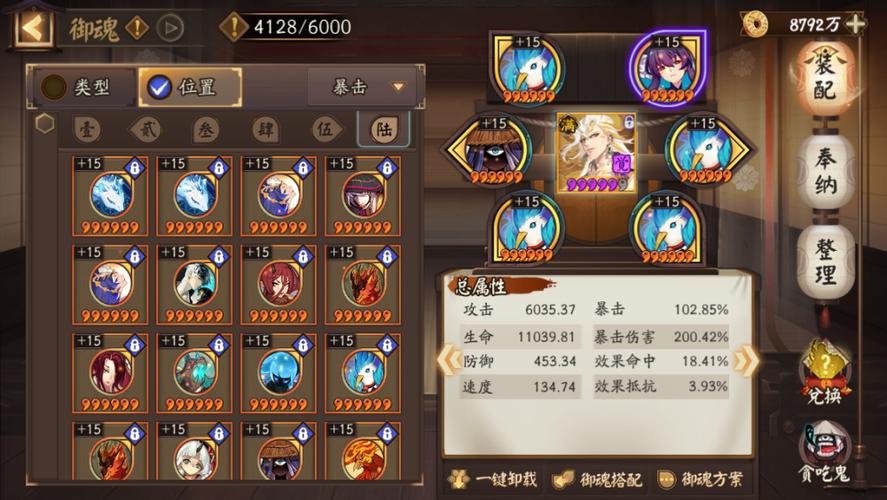Switch to slot tab 叁
Image resolution: width=887 pixels, height=500 pixels.
click(x=205, y=129)
